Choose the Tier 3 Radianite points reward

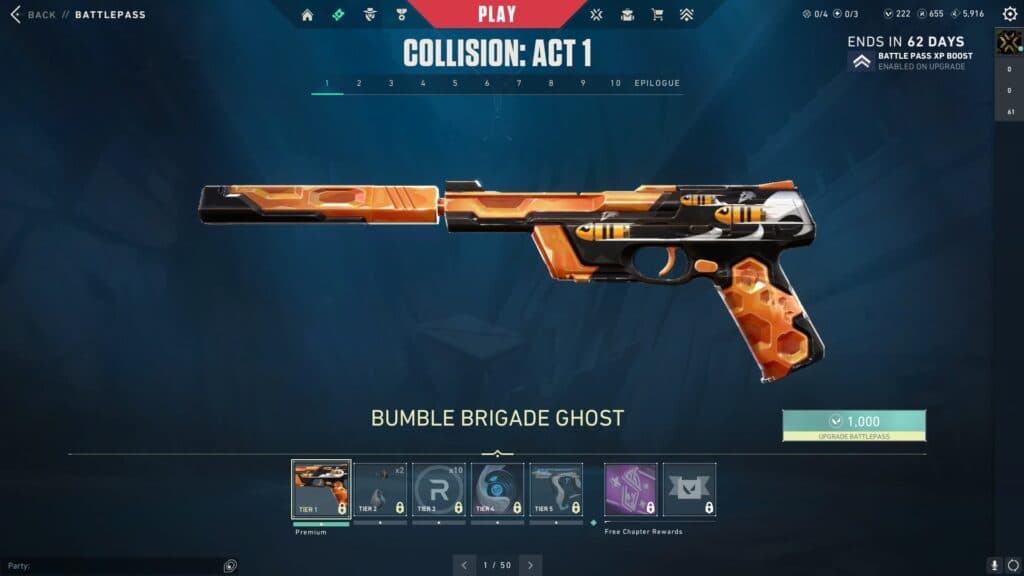438,489
